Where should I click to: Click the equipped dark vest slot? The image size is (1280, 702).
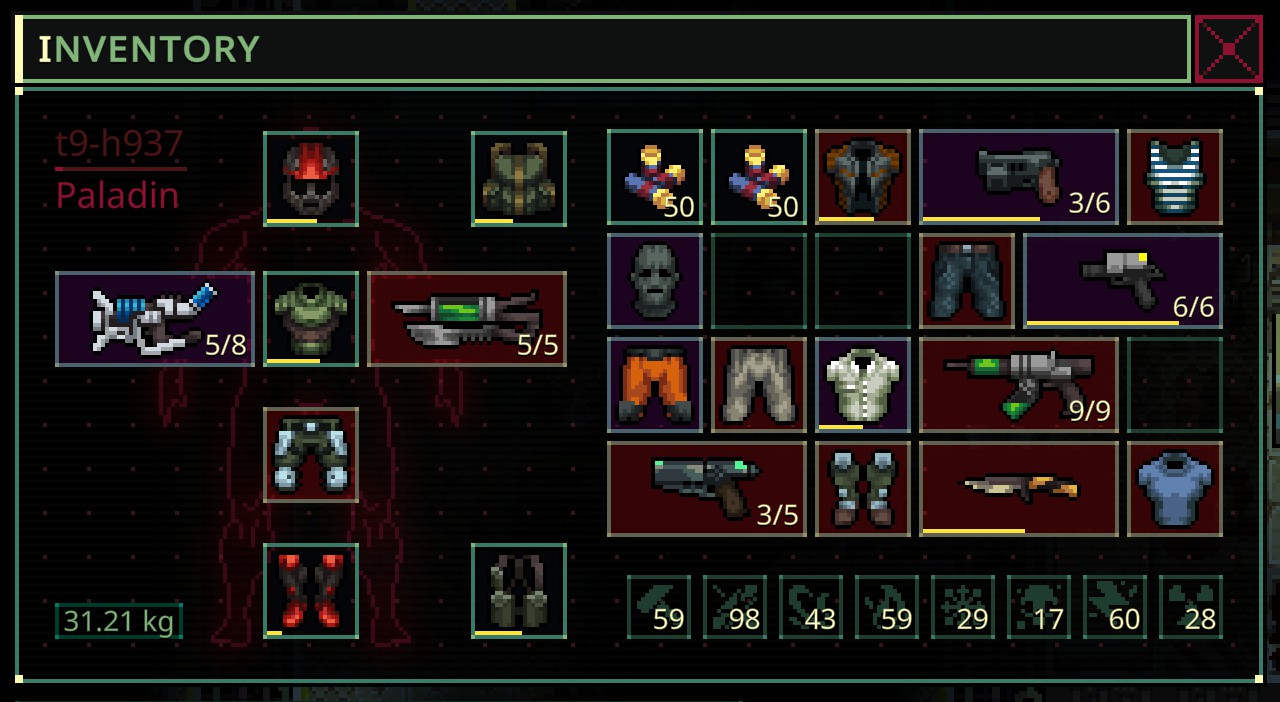519,591
